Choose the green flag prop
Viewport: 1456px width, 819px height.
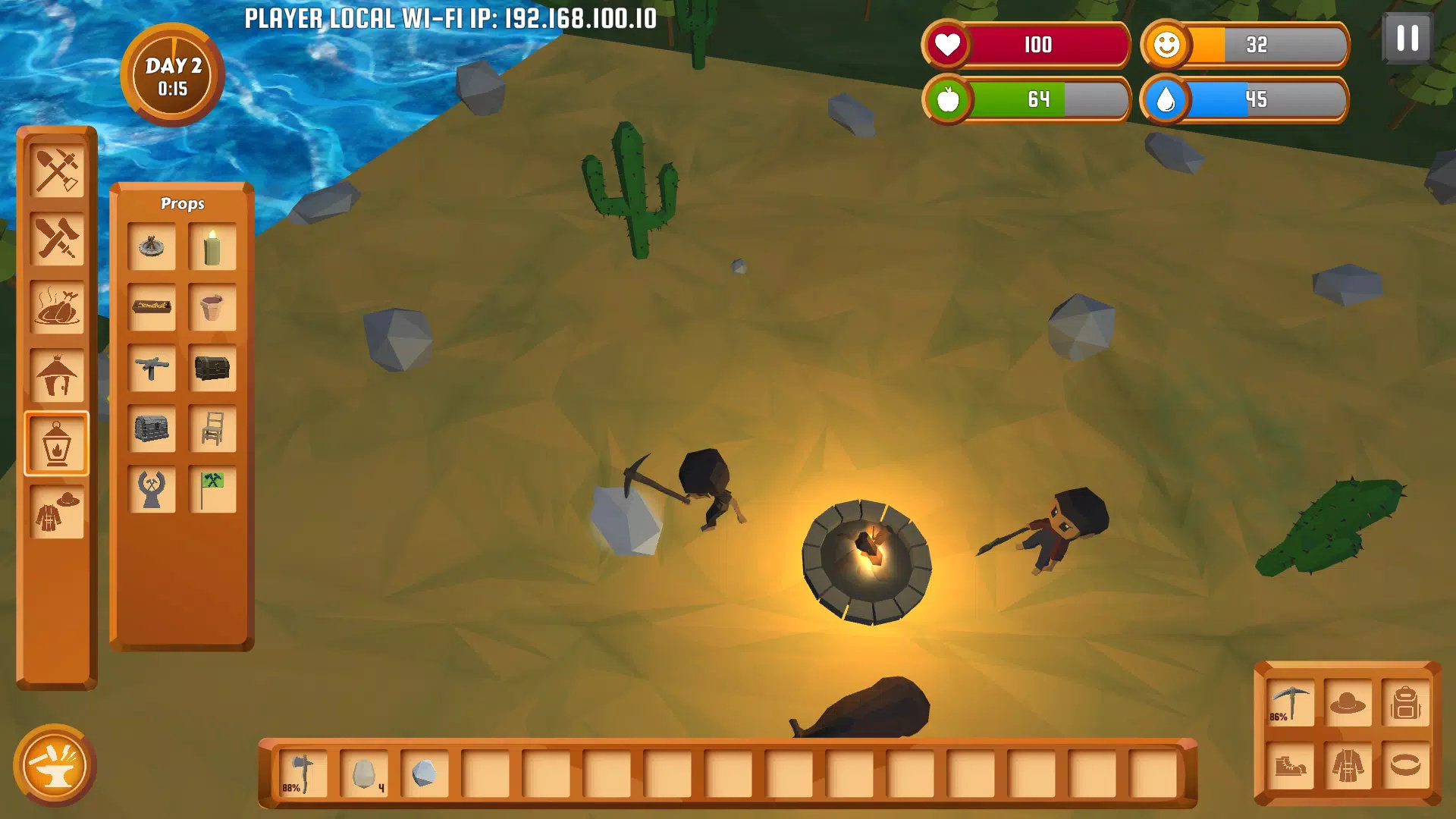pyautogui.click(x=212, y=490)
